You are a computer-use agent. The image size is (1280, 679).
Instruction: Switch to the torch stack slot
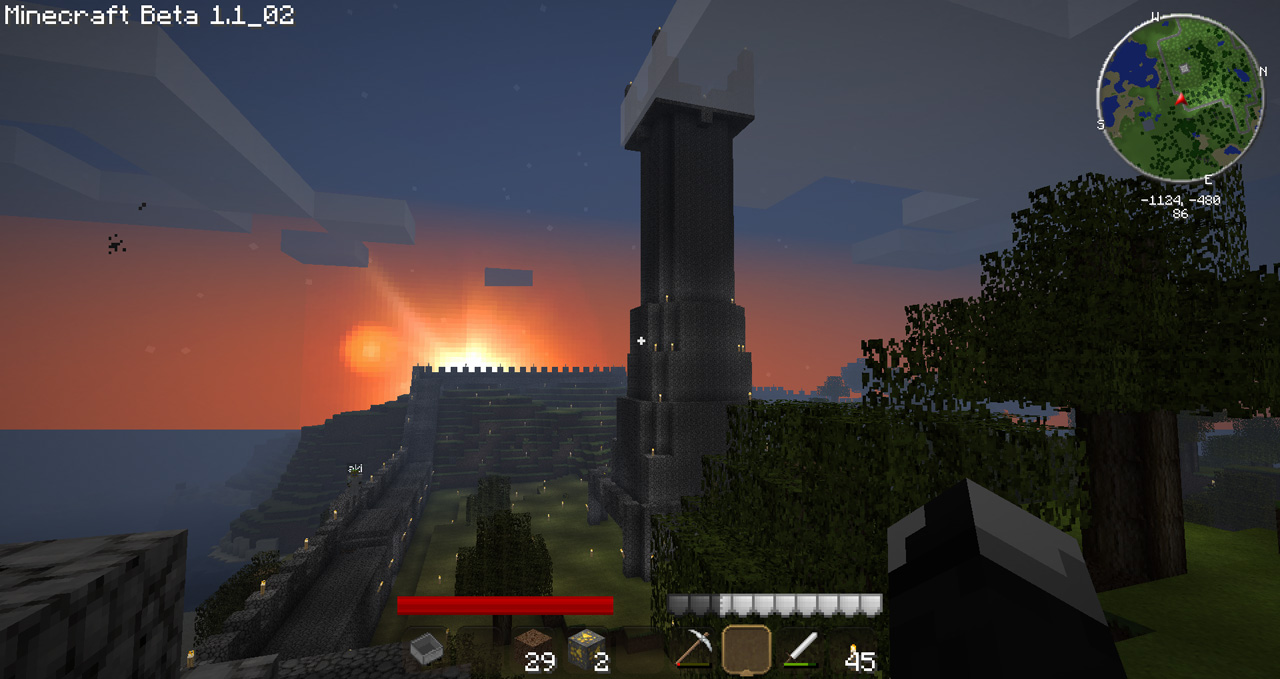[853, 651]
